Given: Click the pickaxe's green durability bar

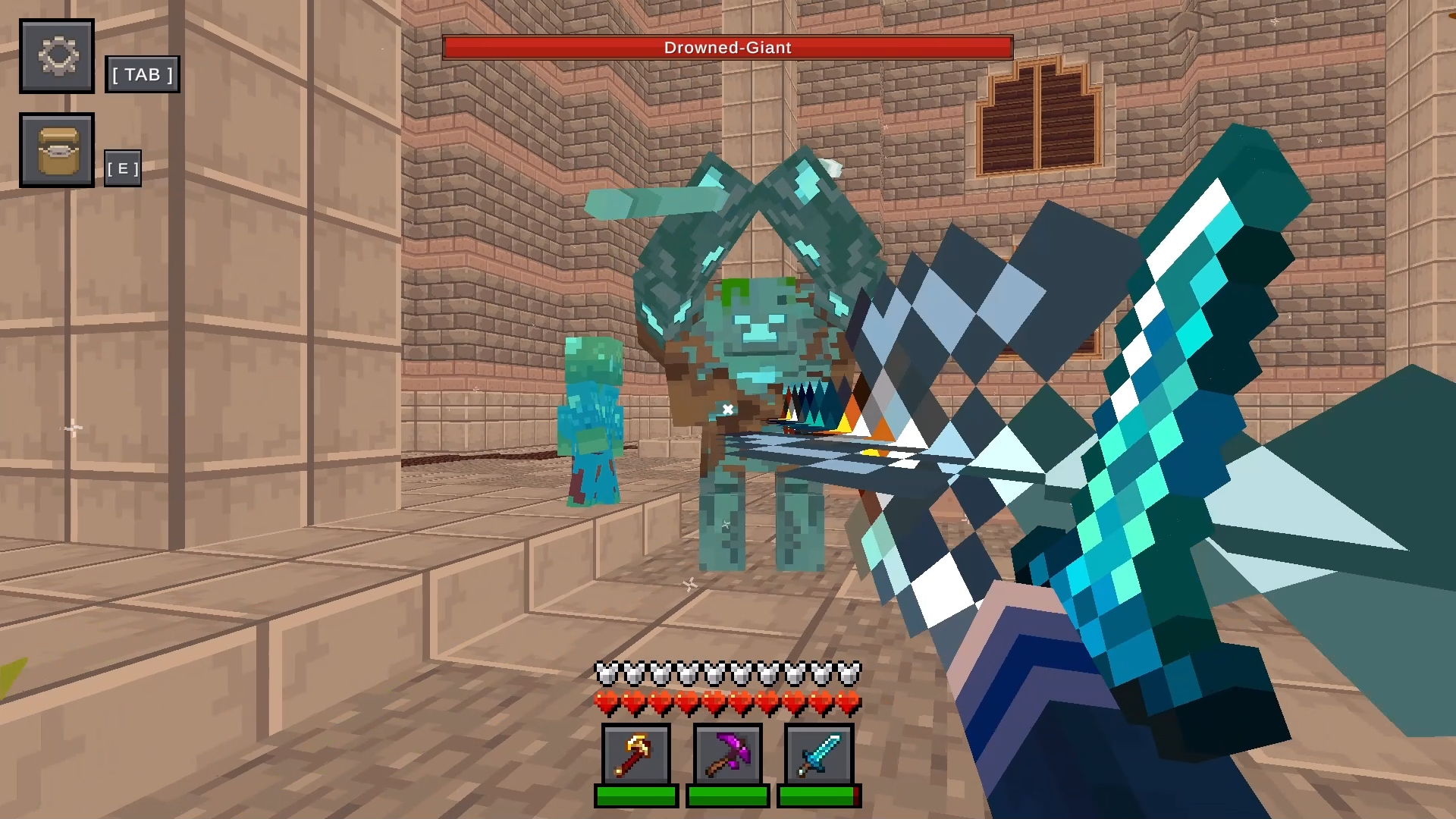Looking at the screenshot, I should tap(726, 796).
